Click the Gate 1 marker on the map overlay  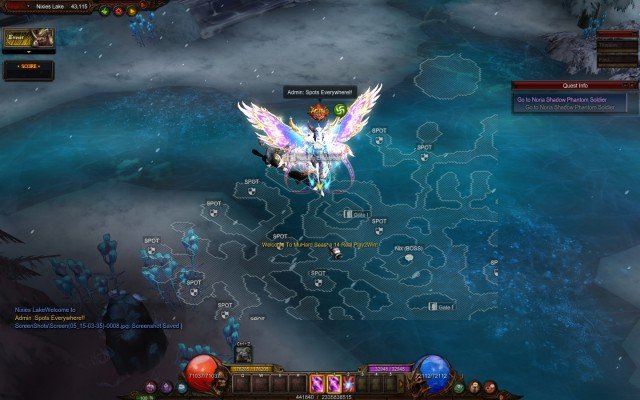[358, 214]
